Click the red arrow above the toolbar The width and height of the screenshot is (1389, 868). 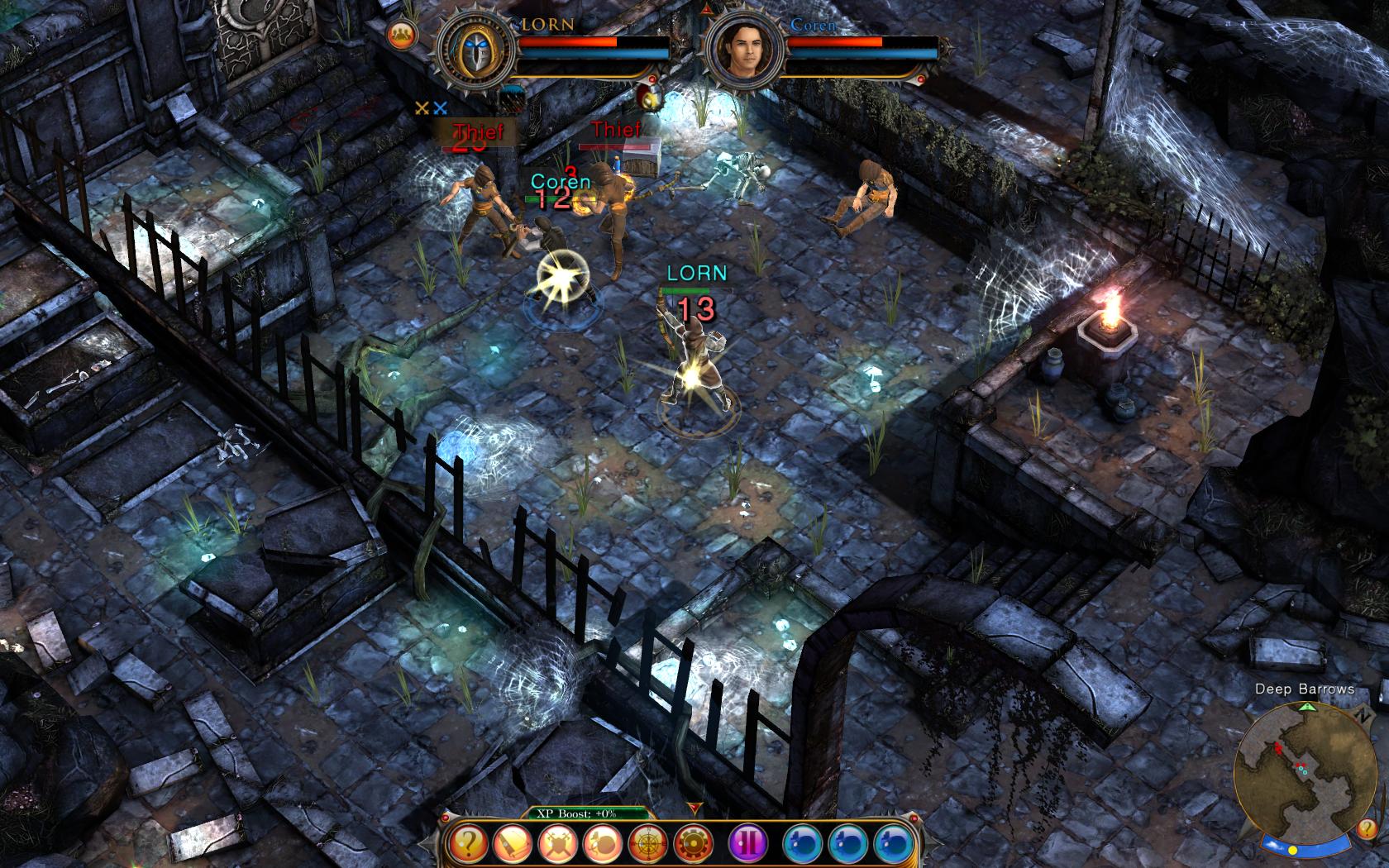pyautogui.click(x=694, y=808)
